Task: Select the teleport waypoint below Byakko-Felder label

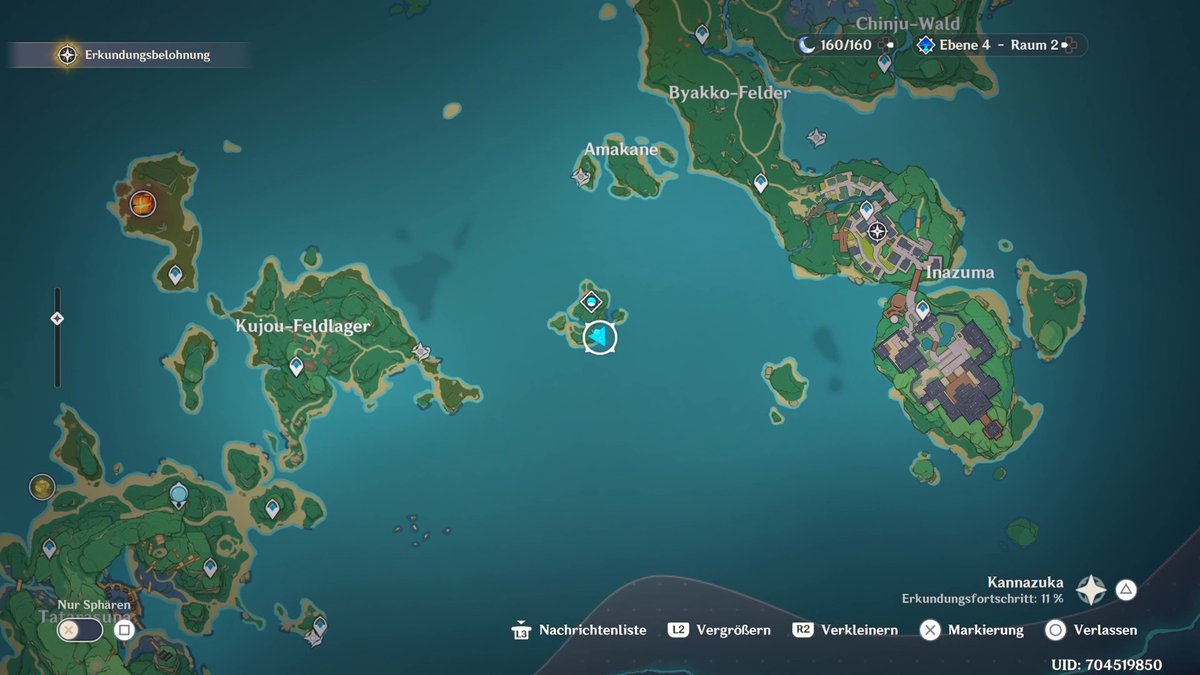Action: coord(760,183)
